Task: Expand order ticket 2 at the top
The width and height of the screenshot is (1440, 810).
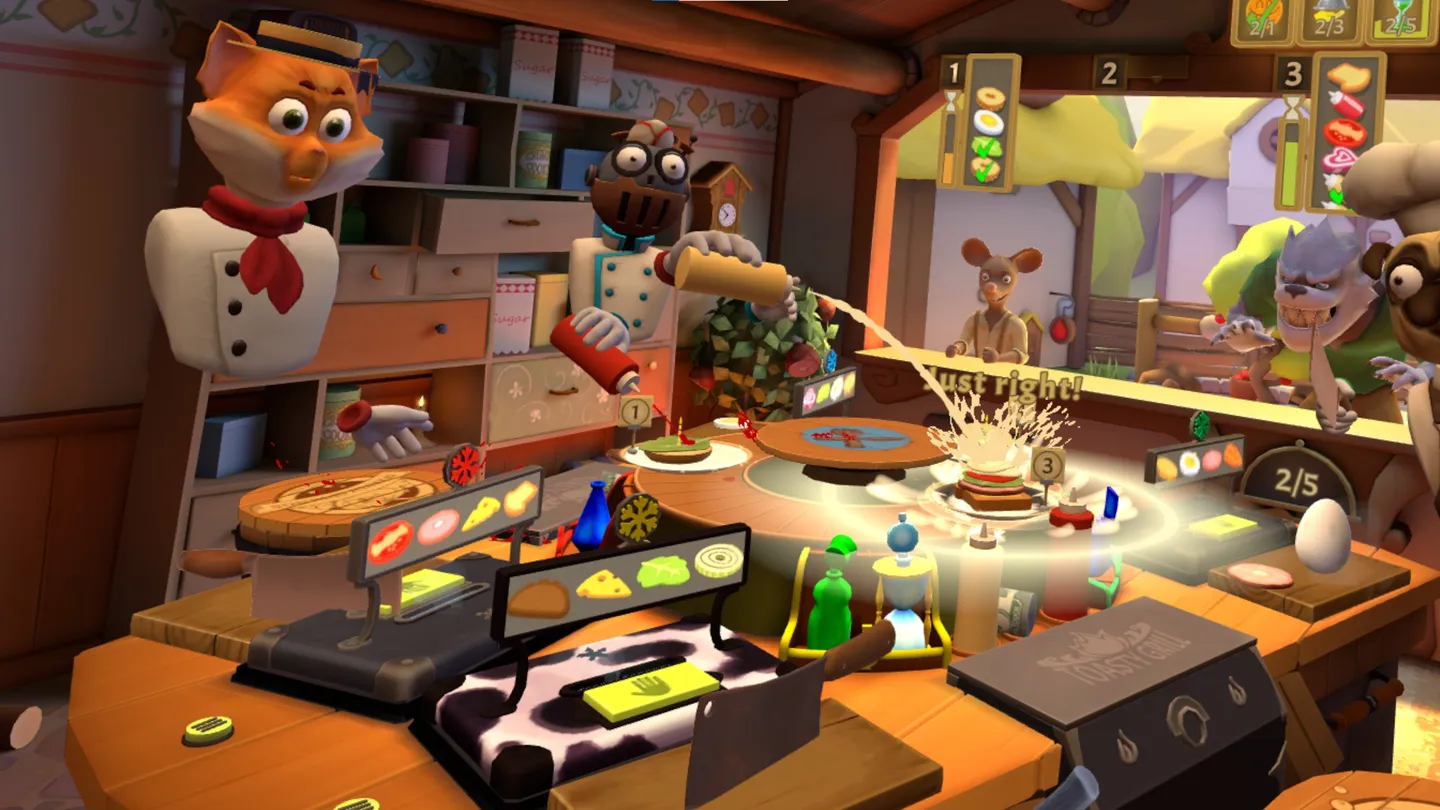Action: click(x=1108, y=72)
